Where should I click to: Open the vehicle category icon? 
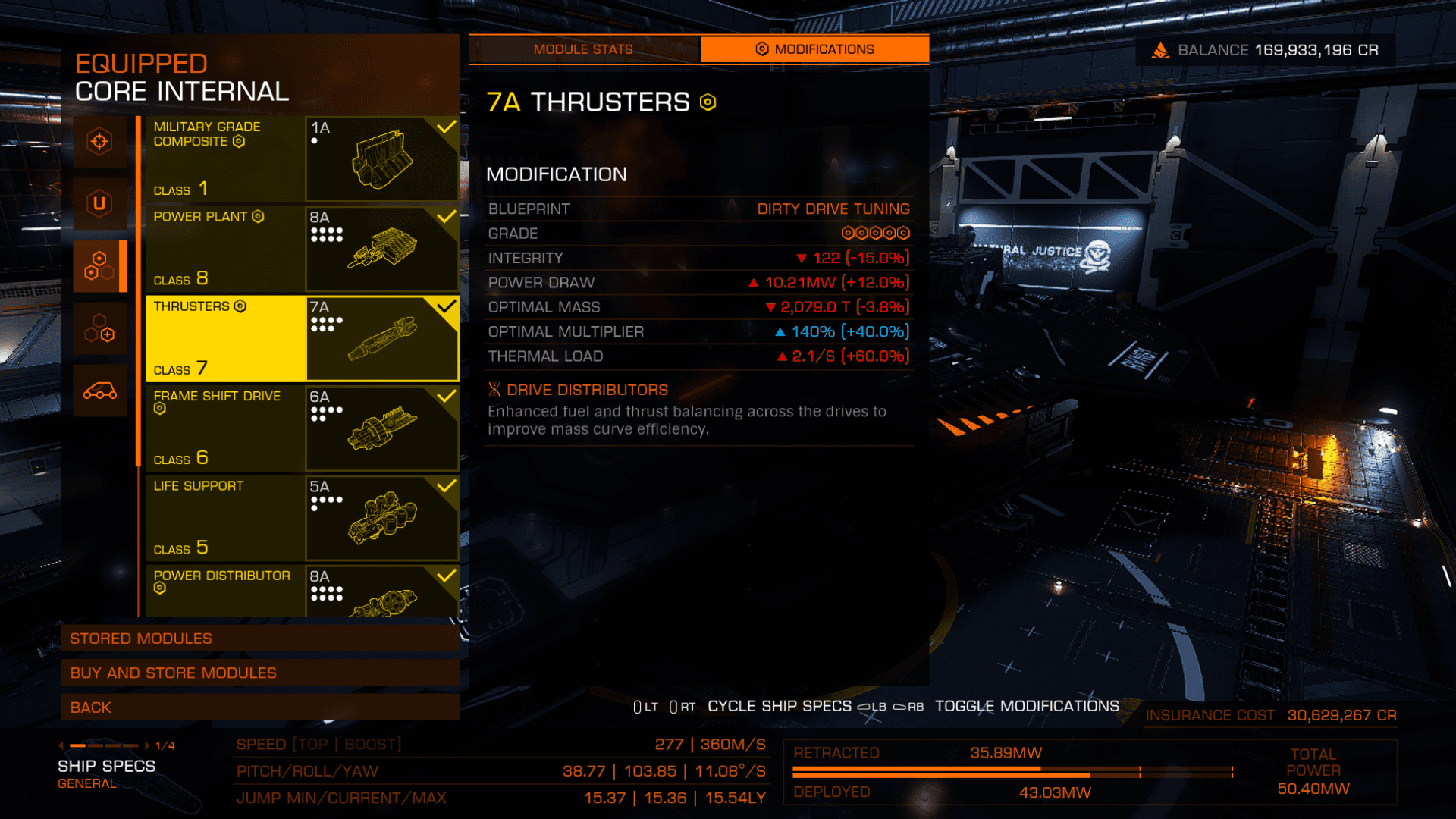99,391
